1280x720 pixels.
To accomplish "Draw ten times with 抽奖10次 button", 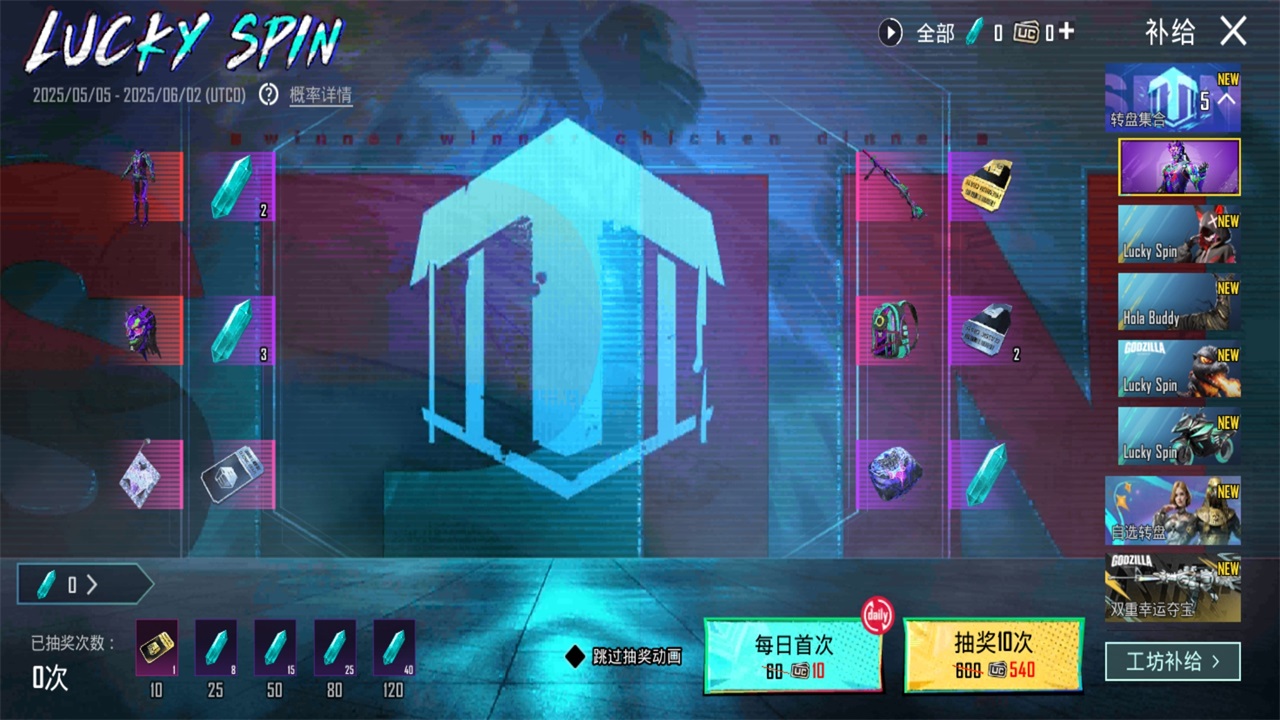I will (993, 655).
